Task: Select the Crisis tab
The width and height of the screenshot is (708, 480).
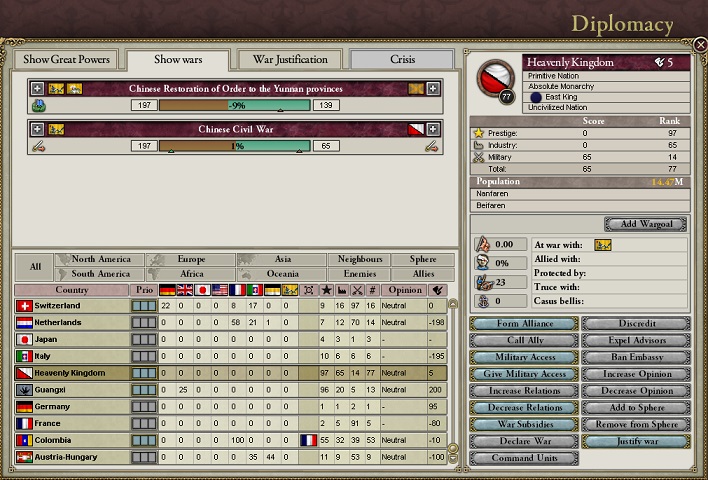Action: [x=403, y=59]
